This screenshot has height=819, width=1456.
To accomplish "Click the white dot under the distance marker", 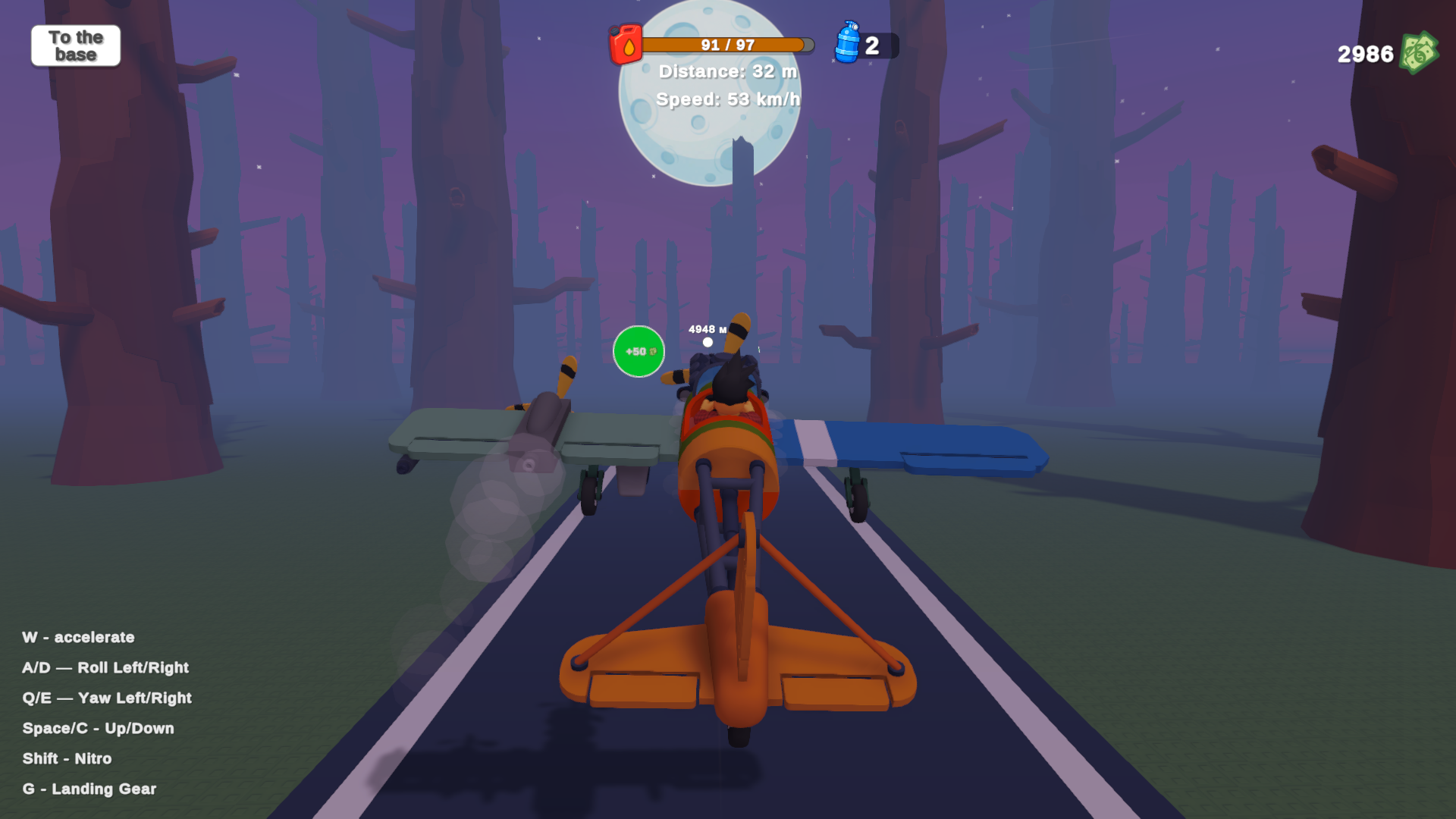I will tap(708, 343).
